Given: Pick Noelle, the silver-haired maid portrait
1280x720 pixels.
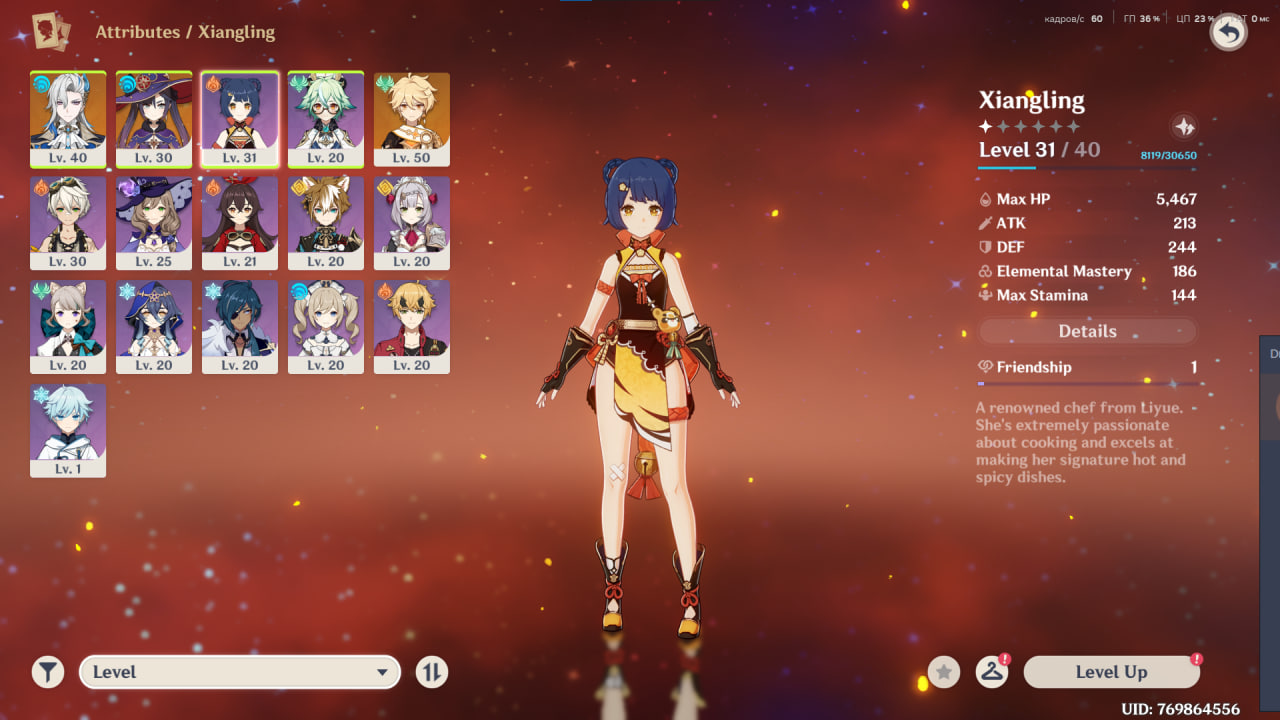Looking at the screenshot, I should (x=412, y=223).
